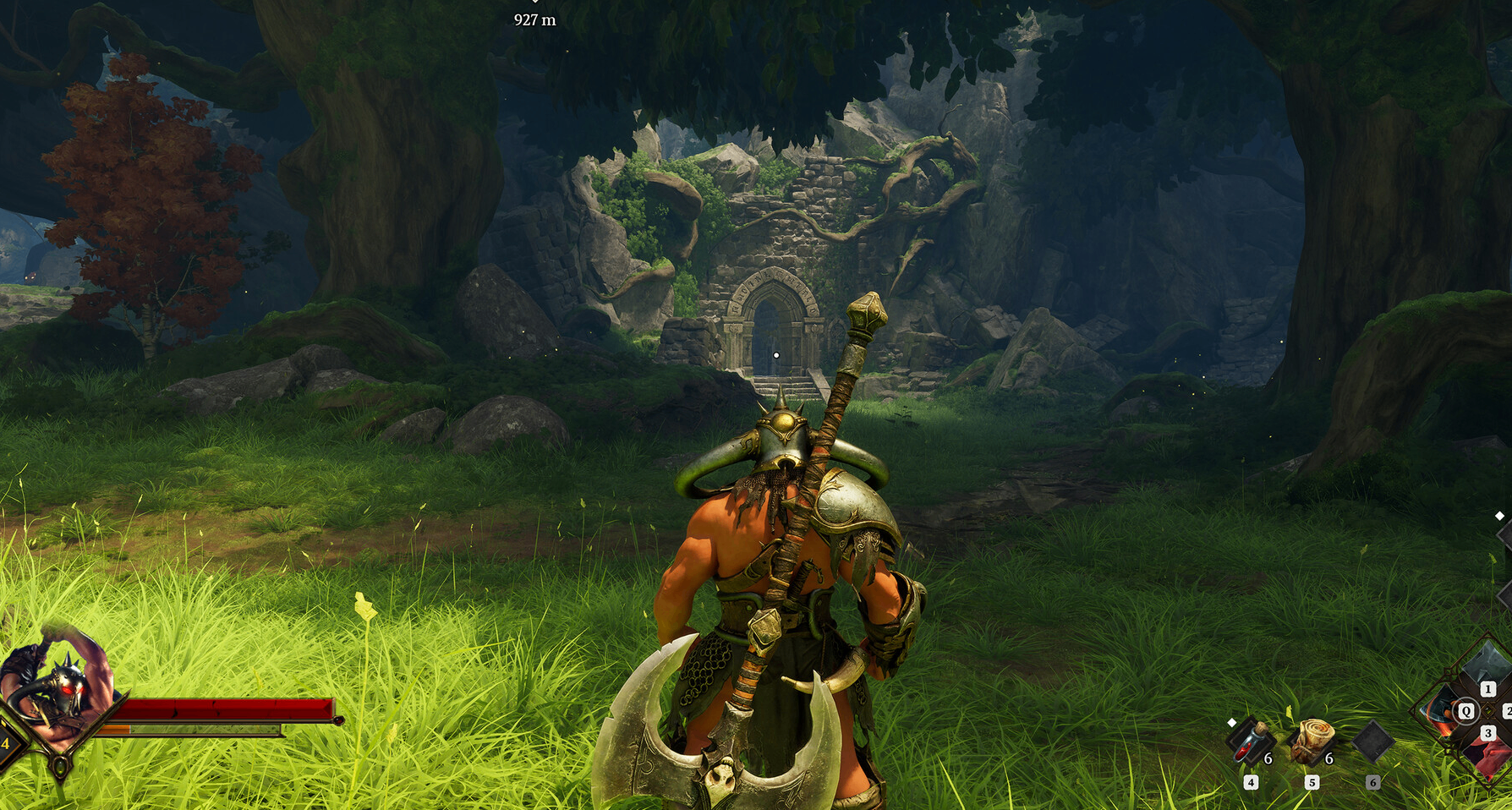Activate the Q ability in the skill diamond

point(1465,711)
